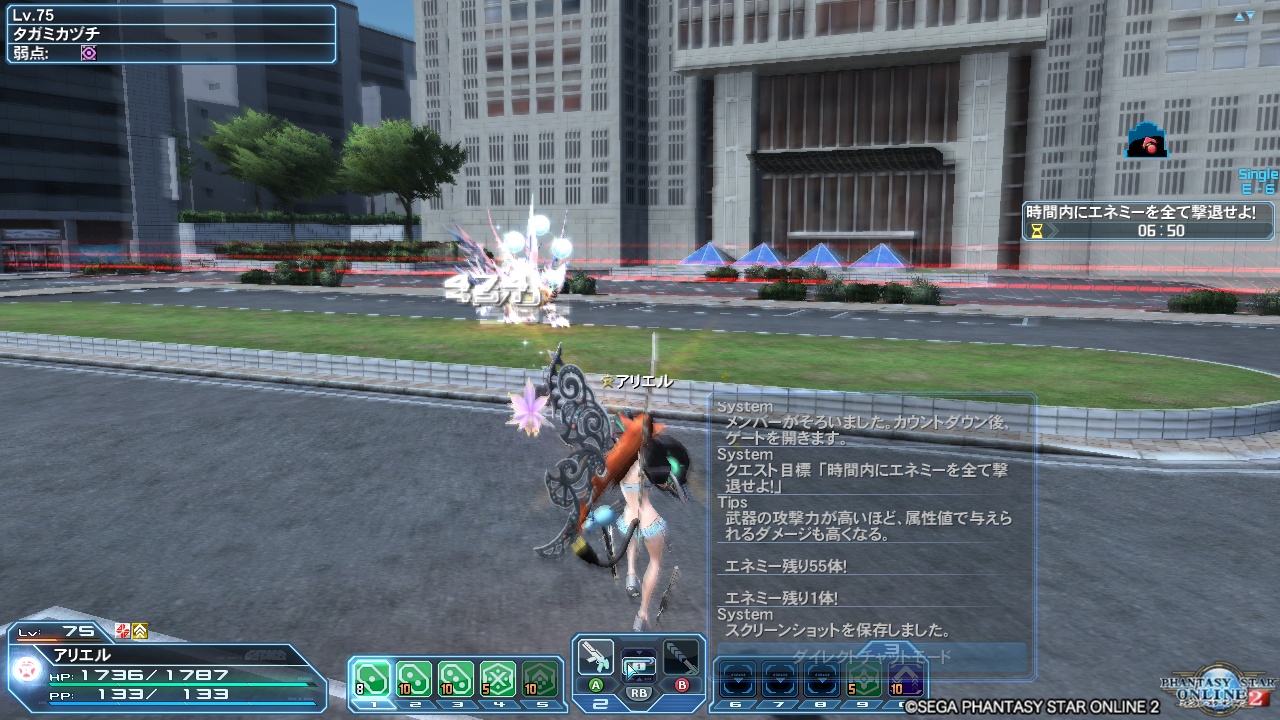Use the green shield item in subpalette slot 5
This screenshot has width=1280, height=720.
[542, 677]
